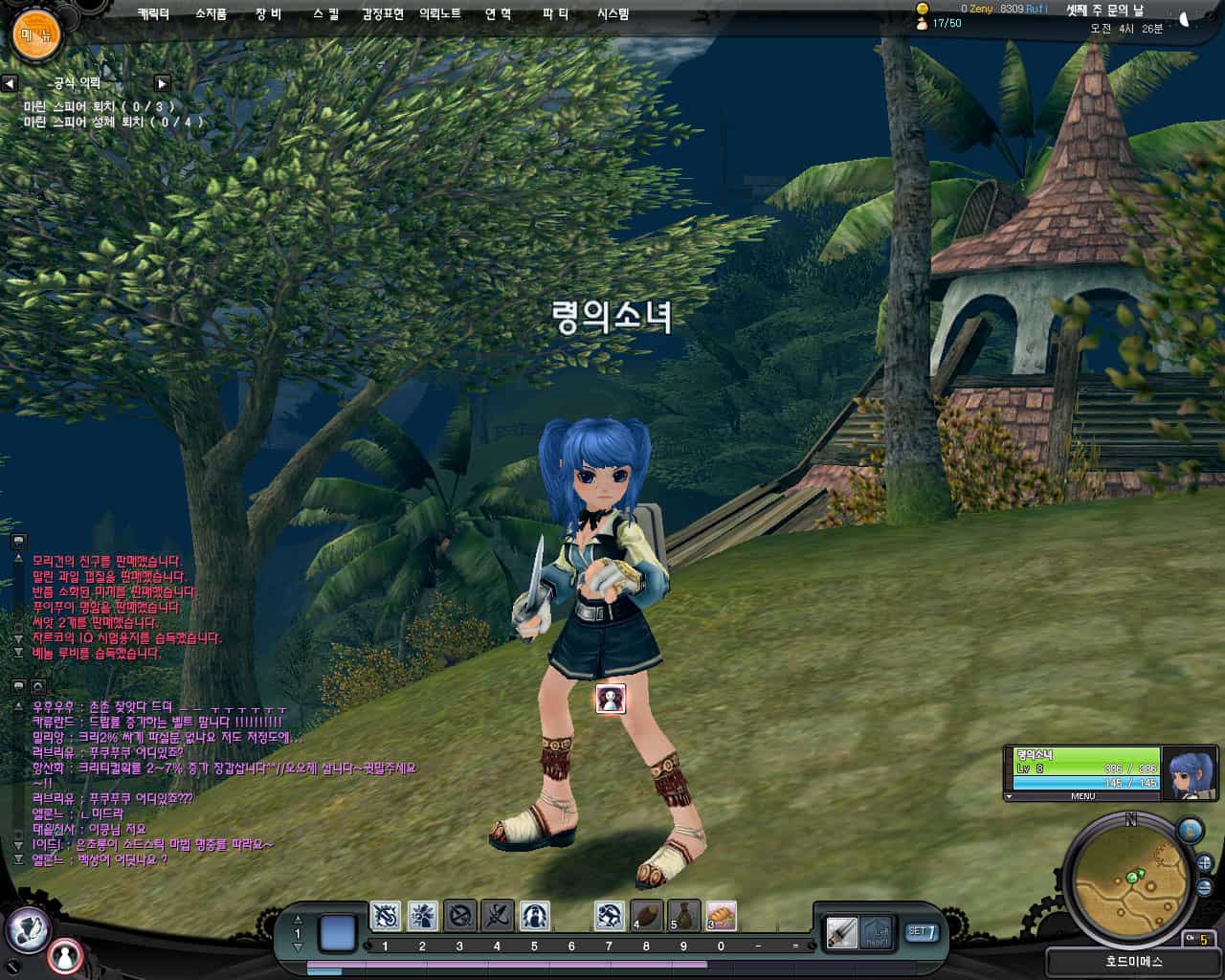This screenshot has width=1225, height=980.
Task: Use the potato item in hotbar slot 8
Action: (x=645, y=916)
